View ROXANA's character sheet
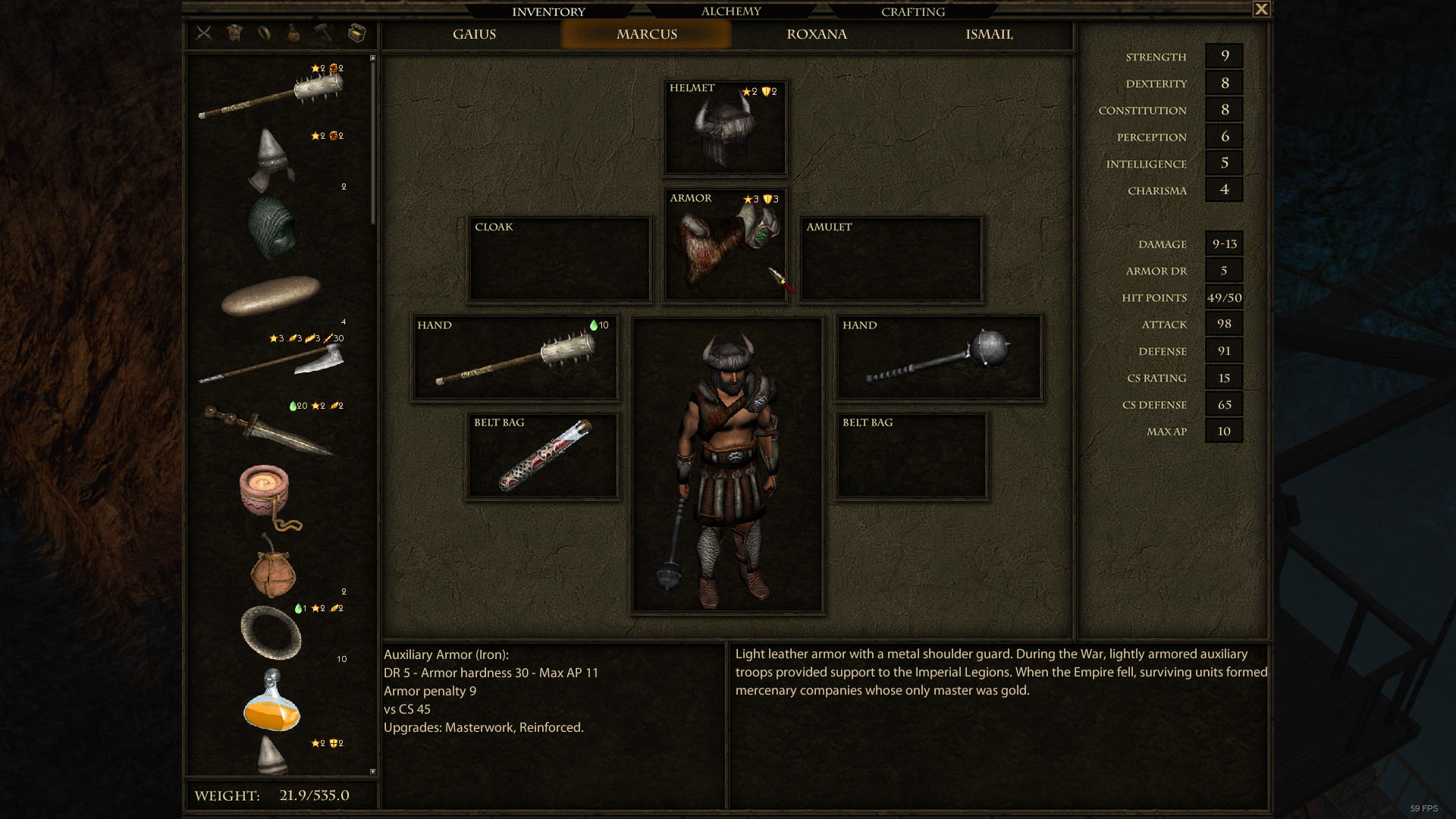 pyautogui.click(x=816, y=34)
